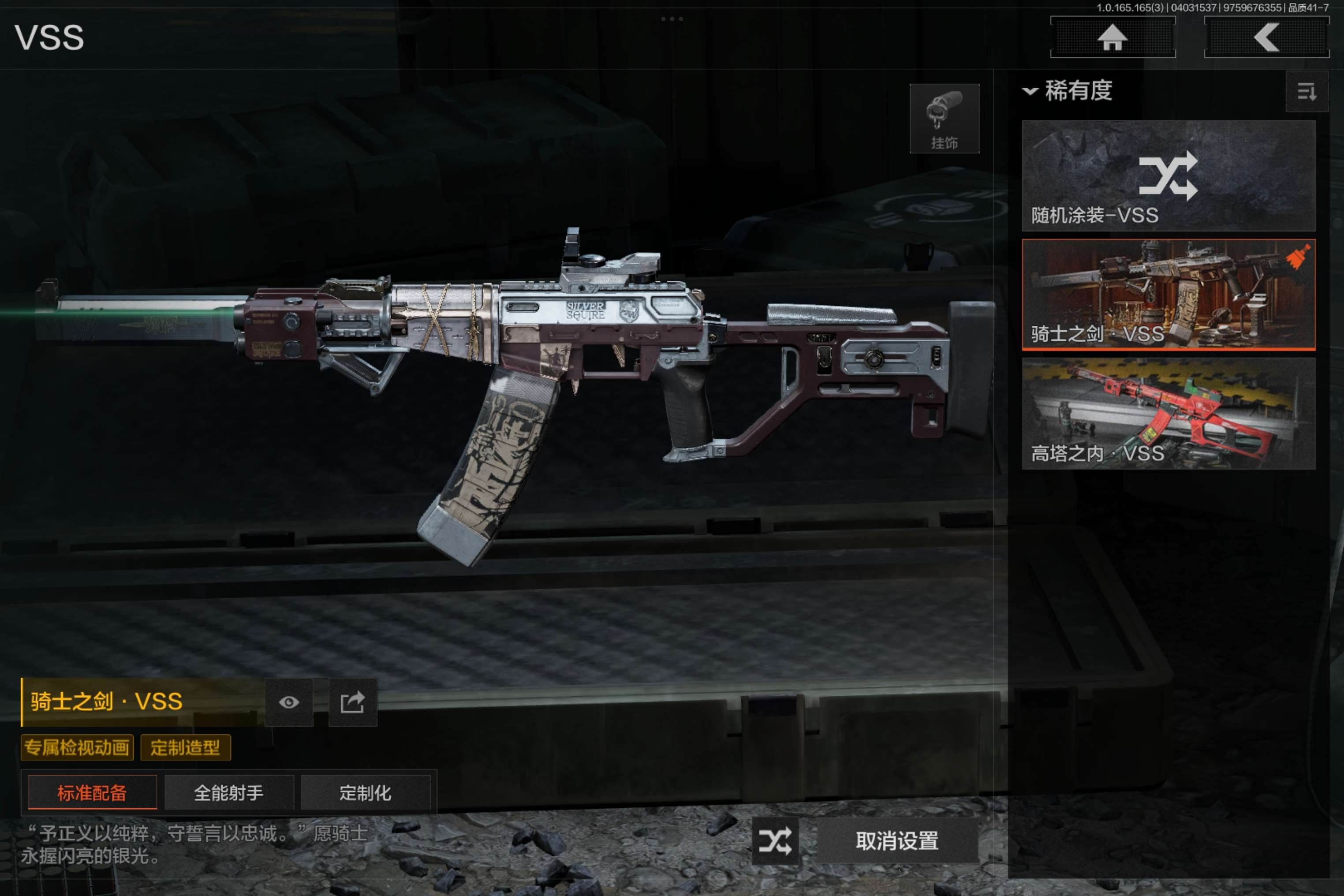
Task: Open the 挂饰 charm slot
Action: pos(944,118)
